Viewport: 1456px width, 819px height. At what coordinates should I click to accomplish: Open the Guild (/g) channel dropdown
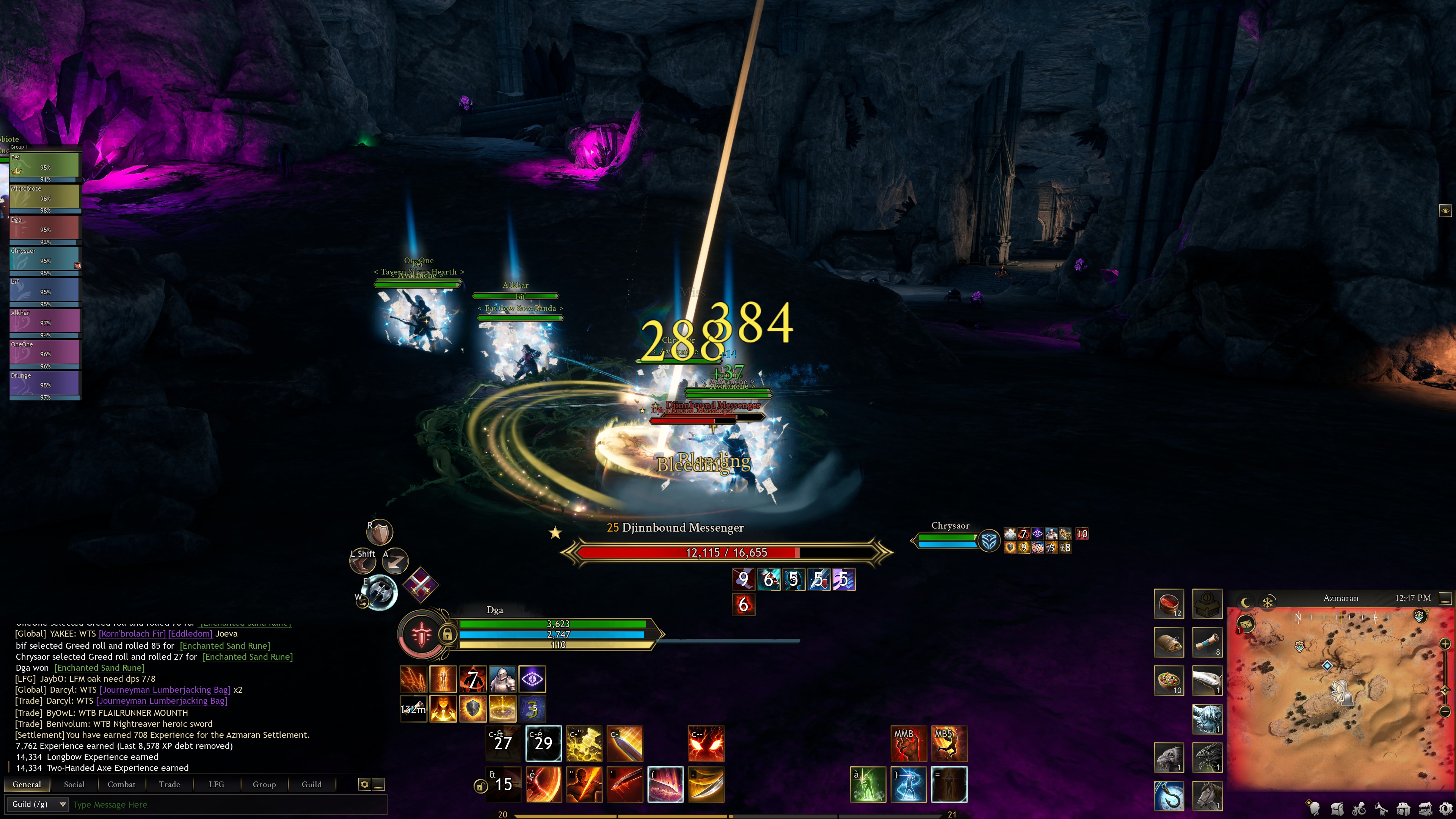point(39,804)
